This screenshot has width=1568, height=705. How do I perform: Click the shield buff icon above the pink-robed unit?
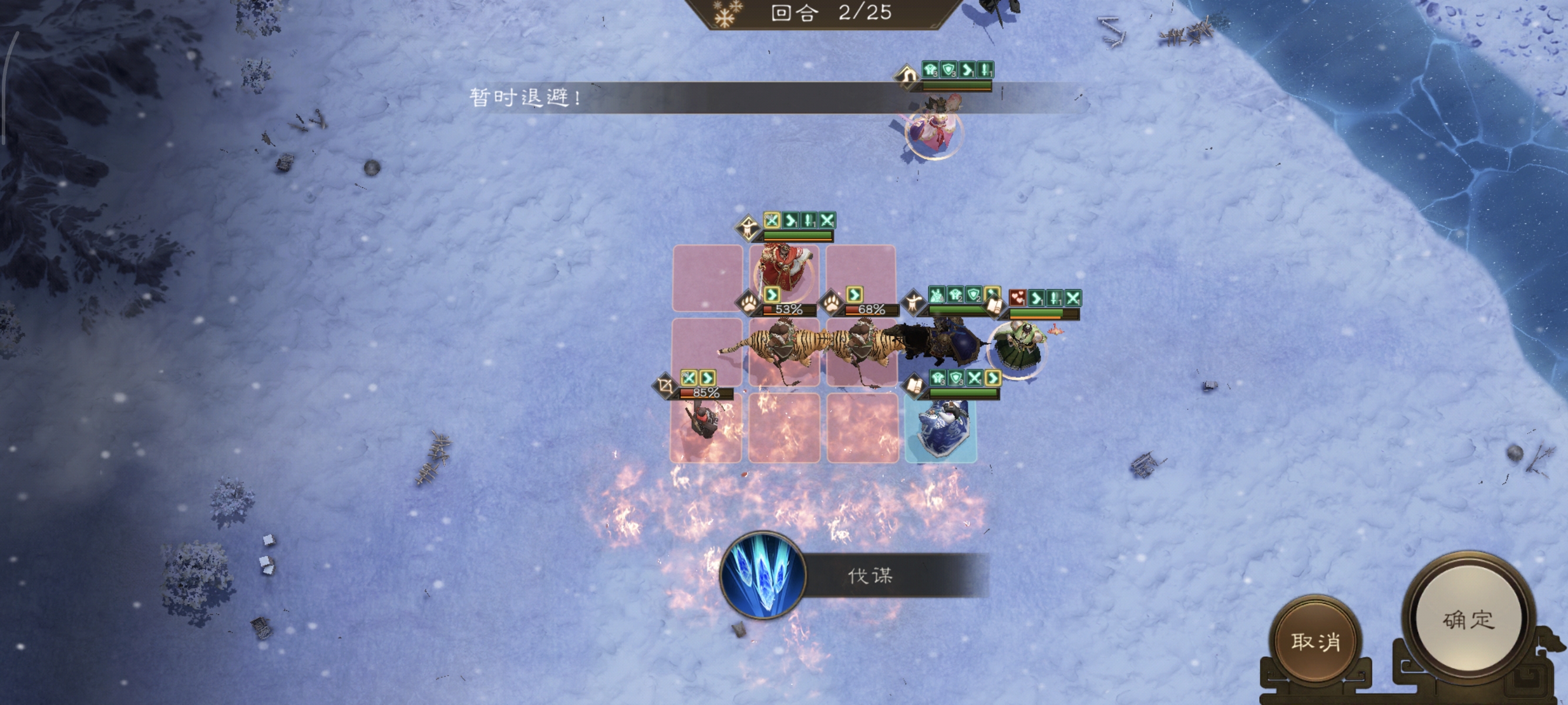(x=948, y=70)
